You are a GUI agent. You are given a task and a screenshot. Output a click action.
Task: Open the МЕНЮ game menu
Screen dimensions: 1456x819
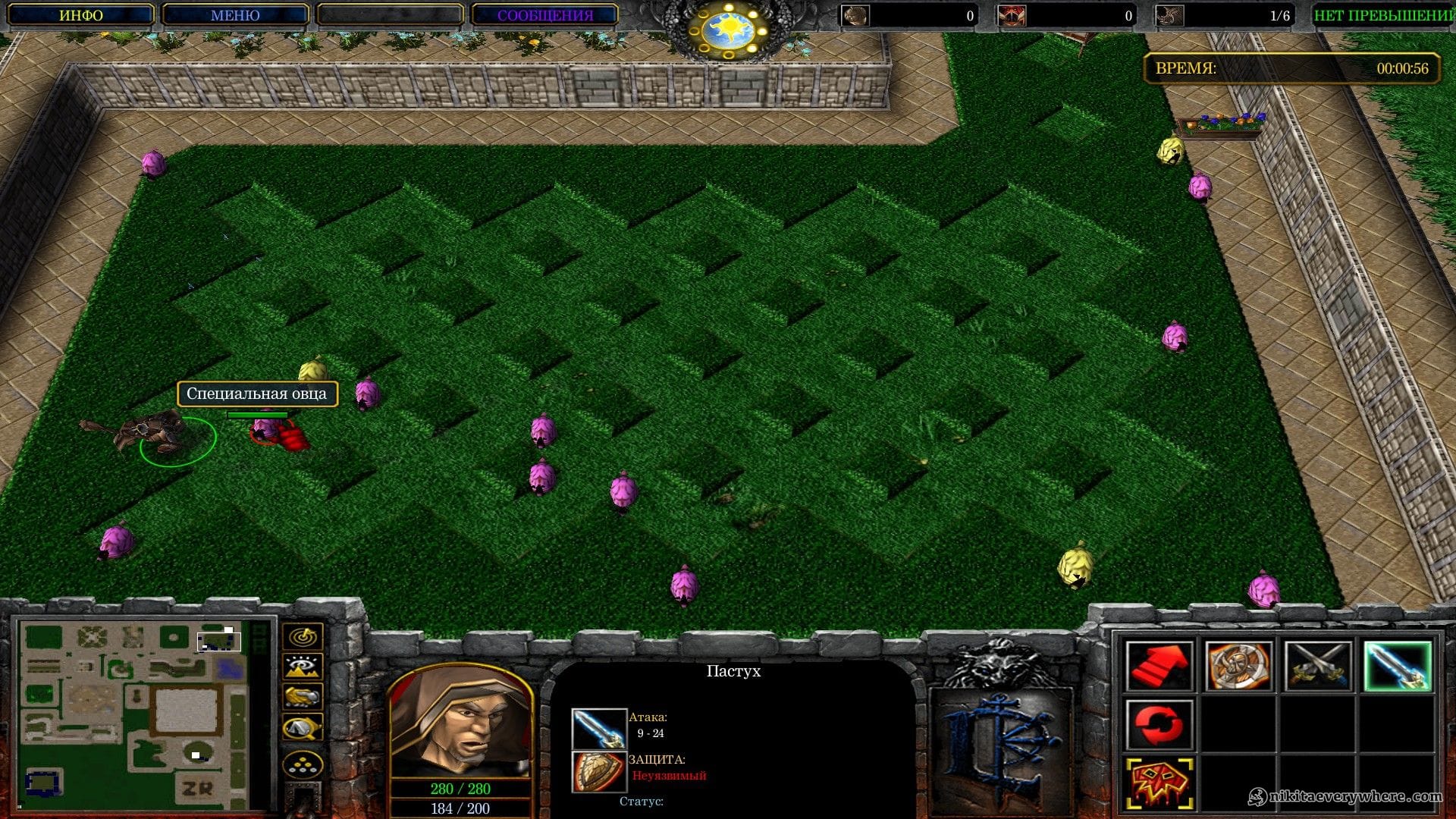click(x=235, y=15)
